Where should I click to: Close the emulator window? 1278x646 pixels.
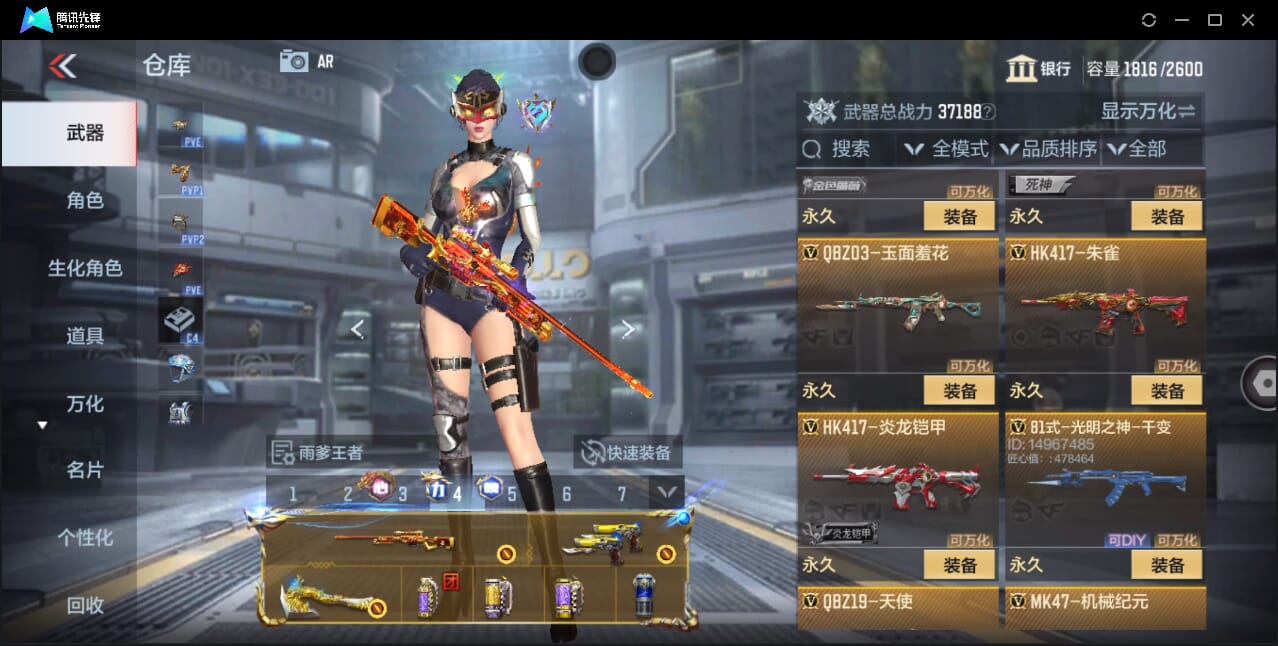pyautogui.click(x=1248, y=20)
